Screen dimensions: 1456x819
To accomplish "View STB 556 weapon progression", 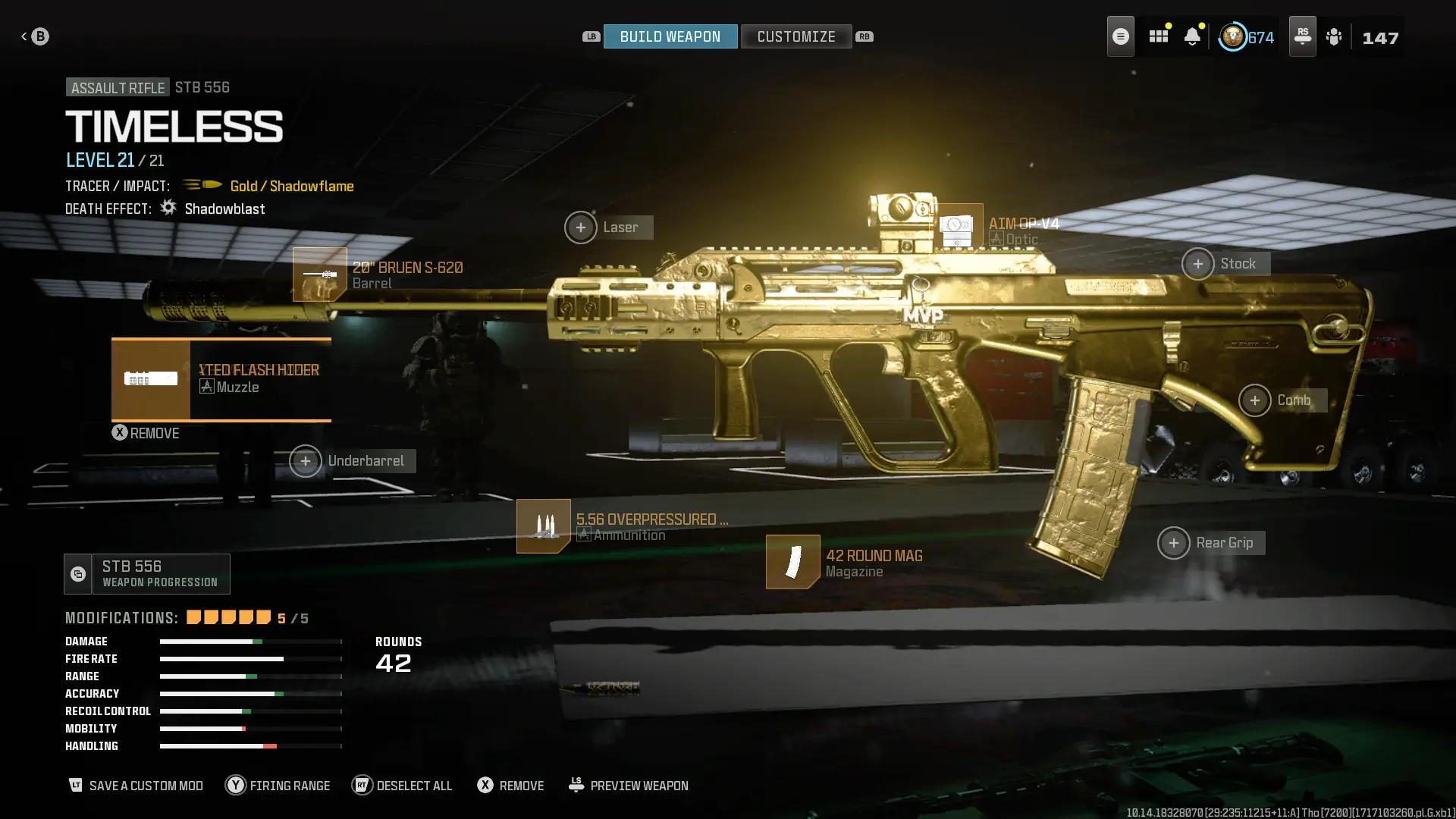I will (147, 574).
